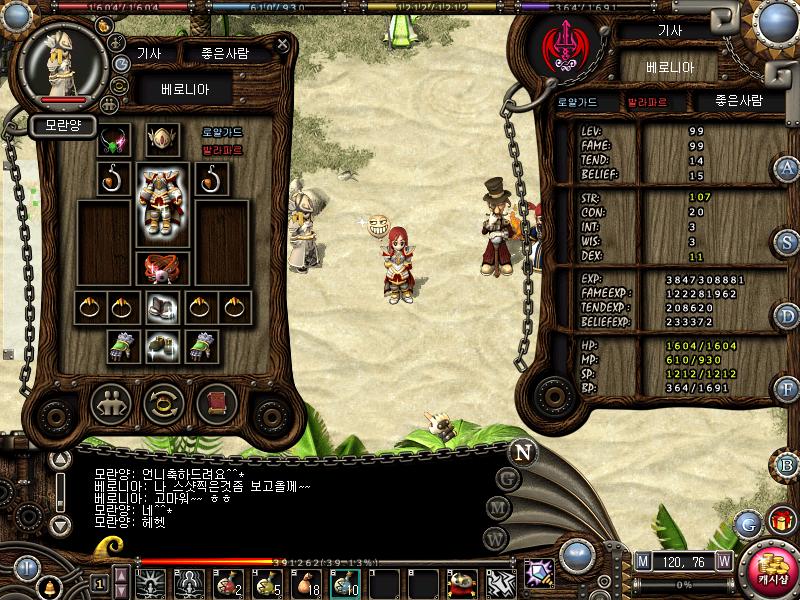800x600 pixels.
Task: Click the round N button beside chat
Action: coord(522,450)
